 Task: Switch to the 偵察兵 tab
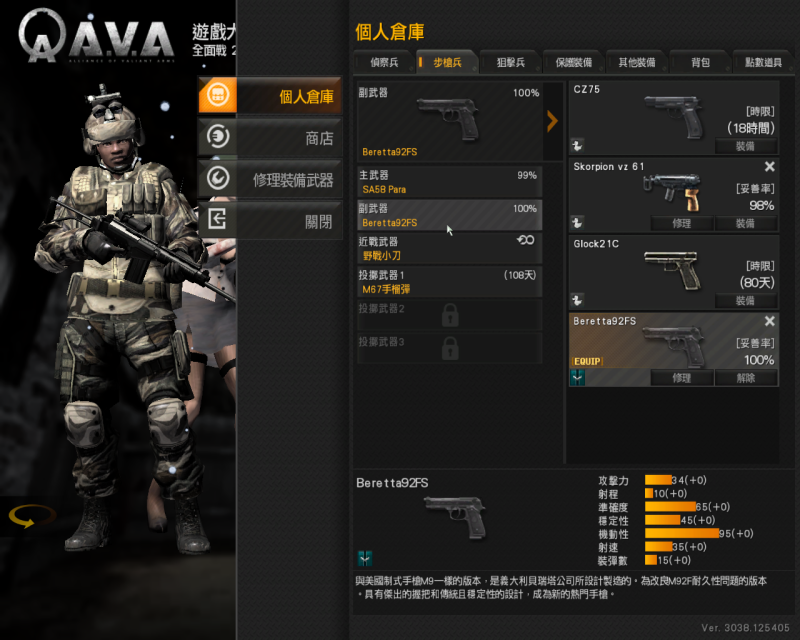383,62
